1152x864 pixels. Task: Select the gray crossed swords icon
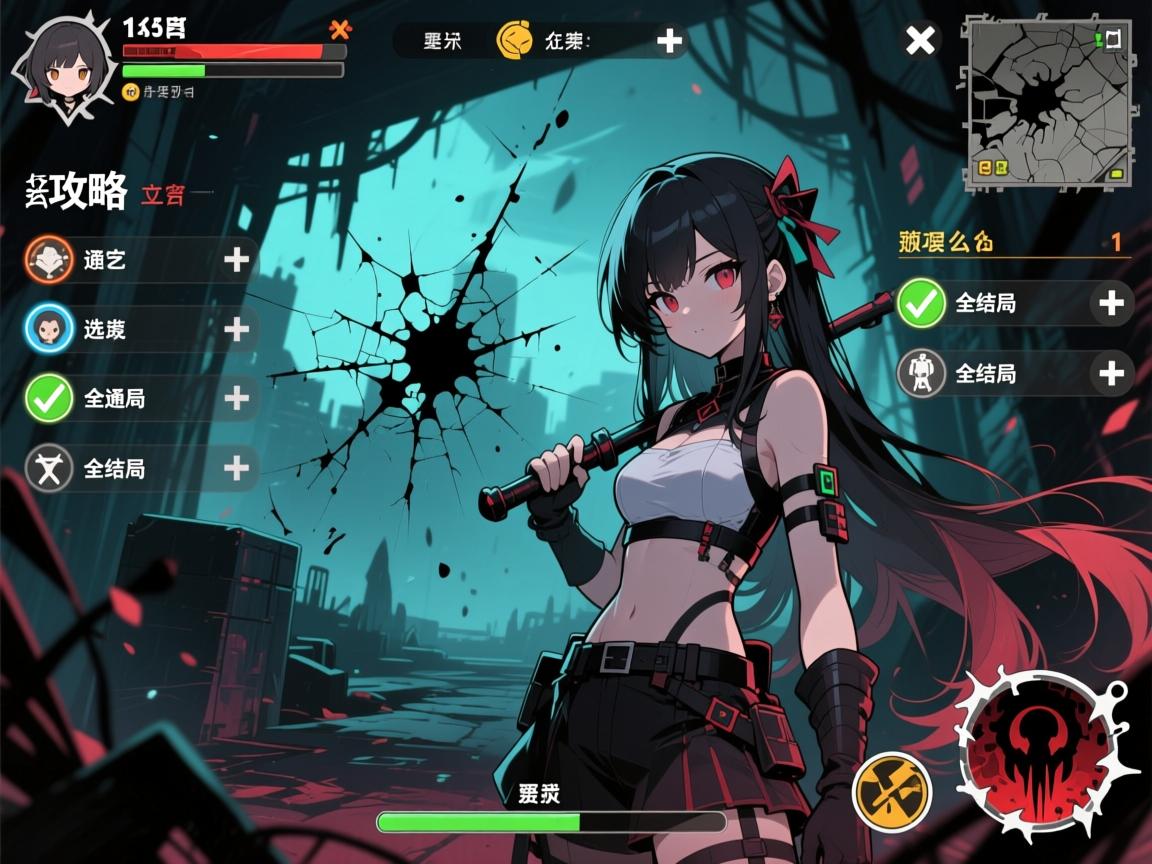49,468
